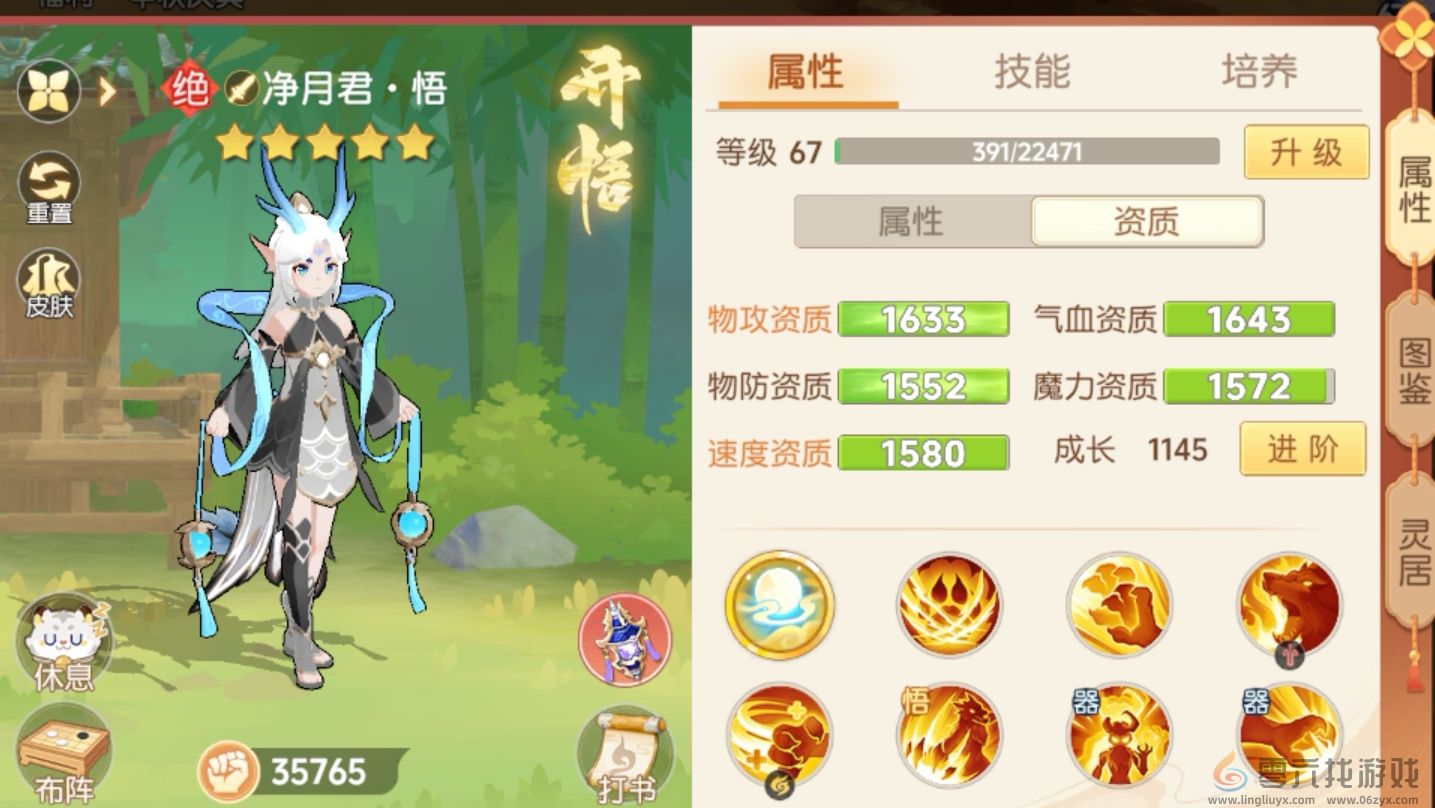Screen dimensions: 1435x808
Task: Open the 悟 dragon skill icon
Action: [x=948, y=735]
